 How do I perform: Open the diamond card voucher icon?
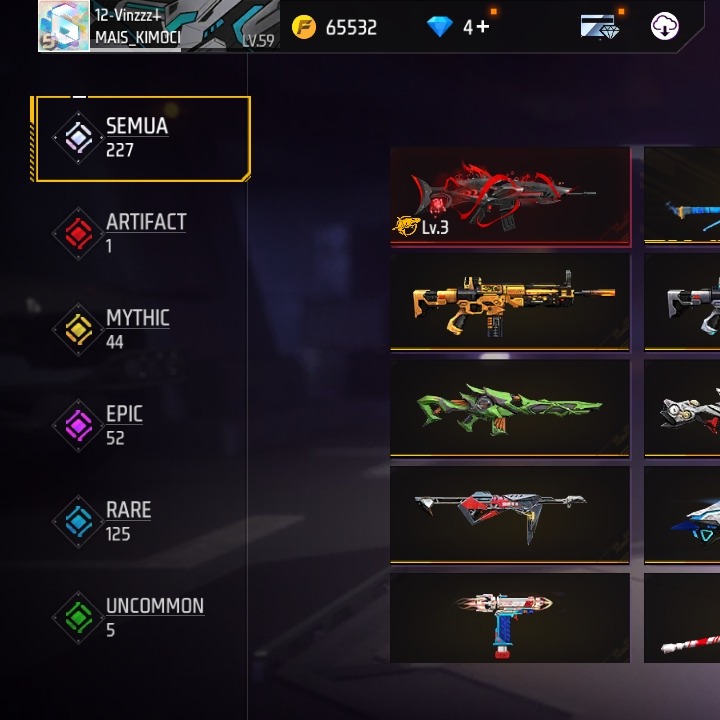click(x=599, y=27)
